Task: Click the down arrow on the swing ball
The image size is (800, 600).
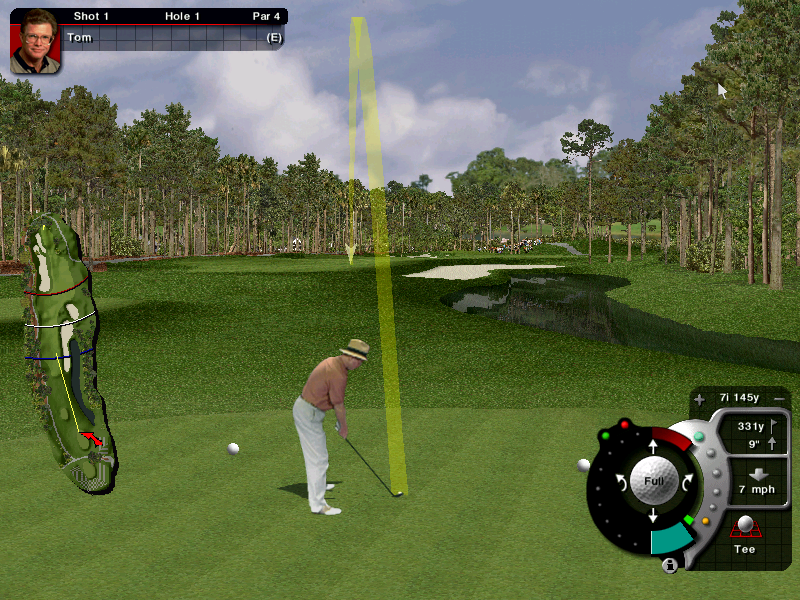Action: [653, 516]
